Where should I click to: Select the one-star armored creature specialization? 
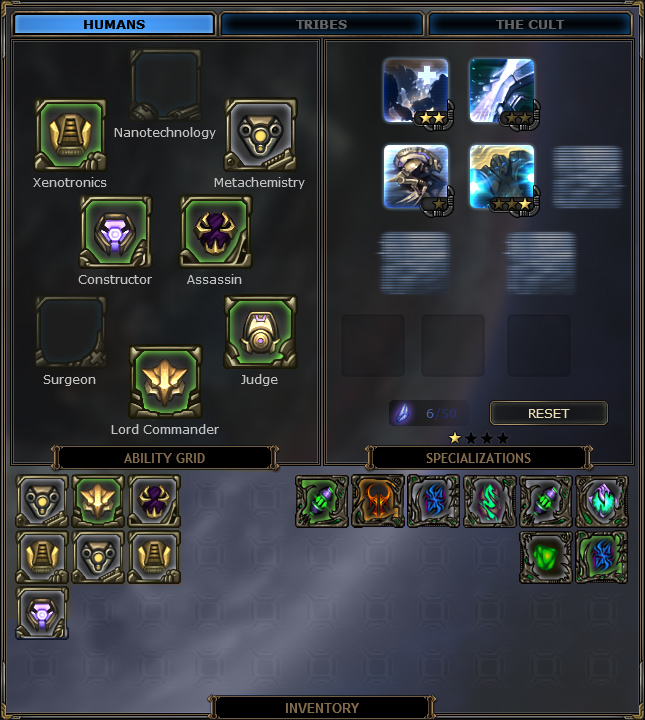[416, 177]
